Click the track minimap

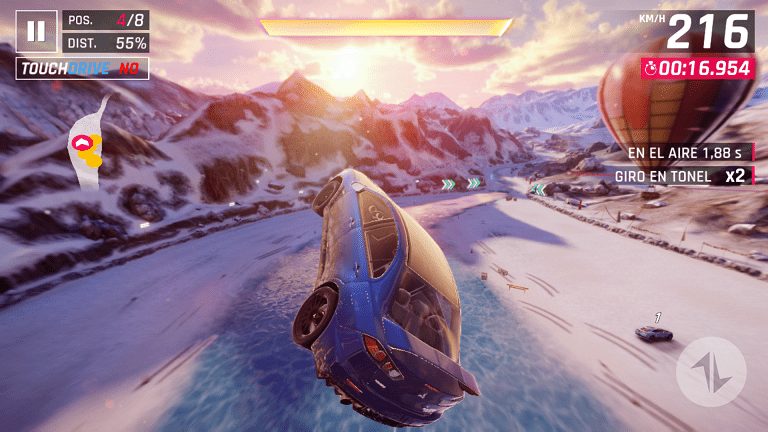(88, 141)
